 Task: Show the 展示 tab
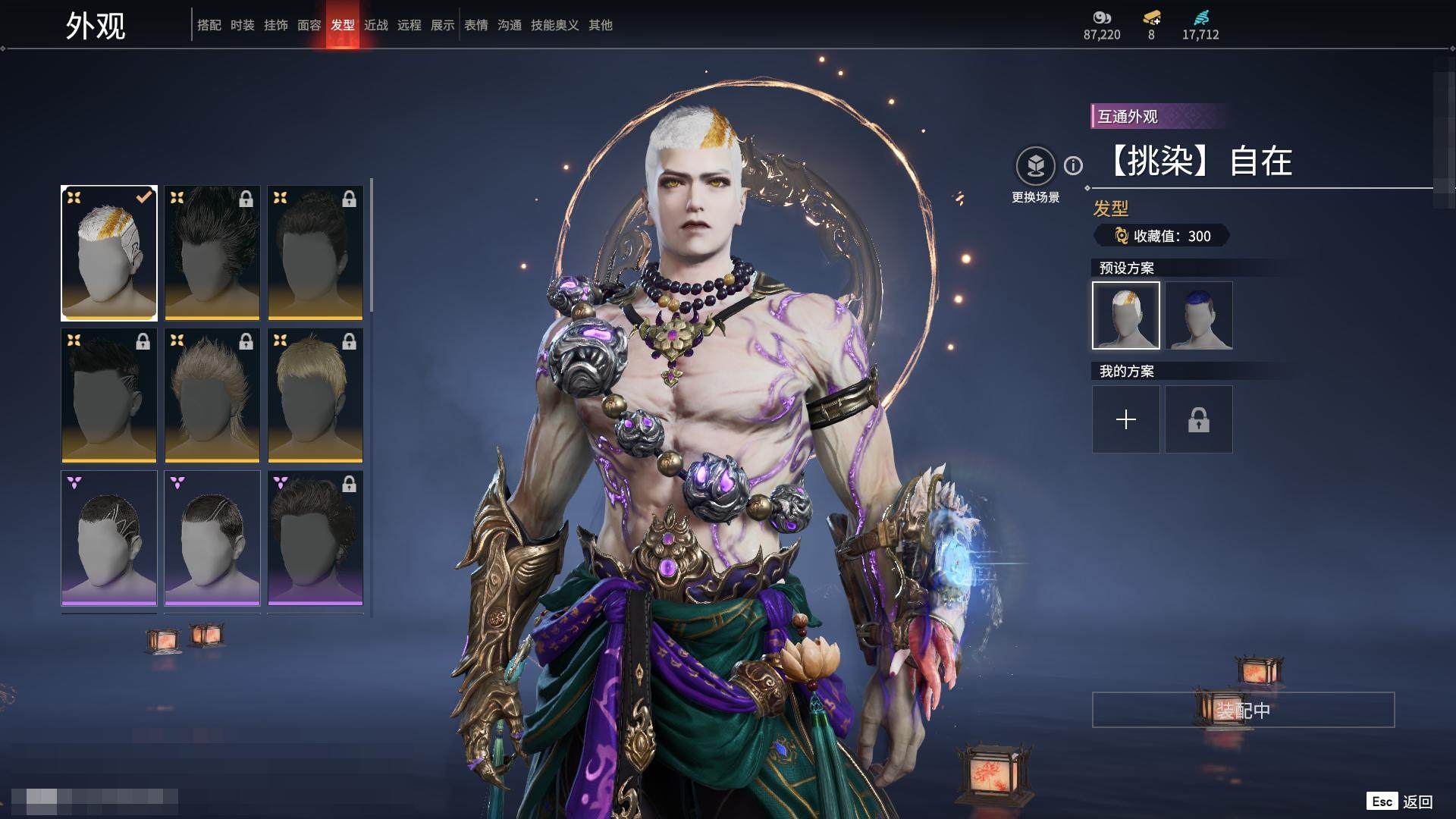pyautogui.click(x=443, y=25)
